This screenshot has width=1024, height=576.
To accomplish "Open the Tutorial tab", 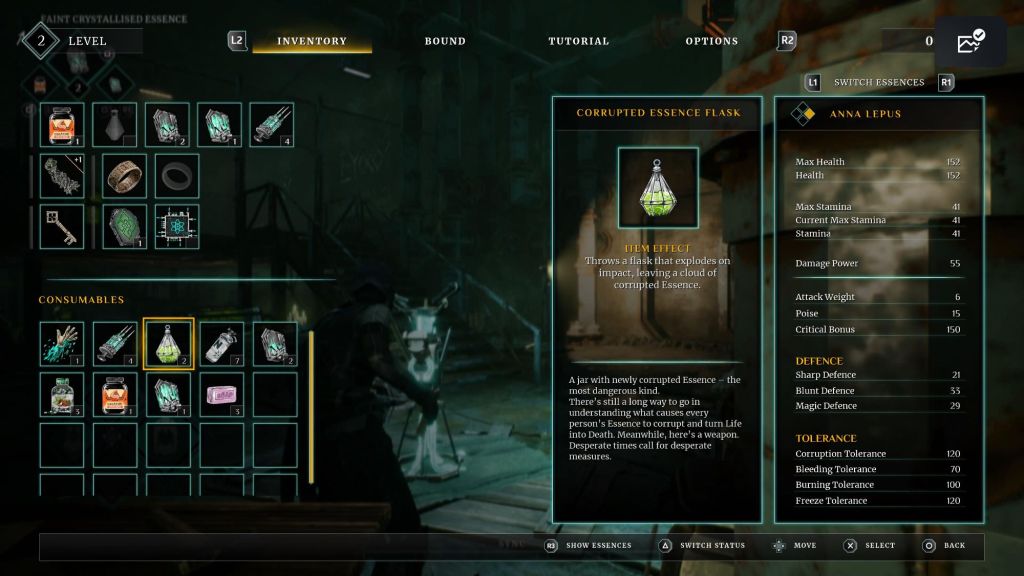I will tap(578, 41).
